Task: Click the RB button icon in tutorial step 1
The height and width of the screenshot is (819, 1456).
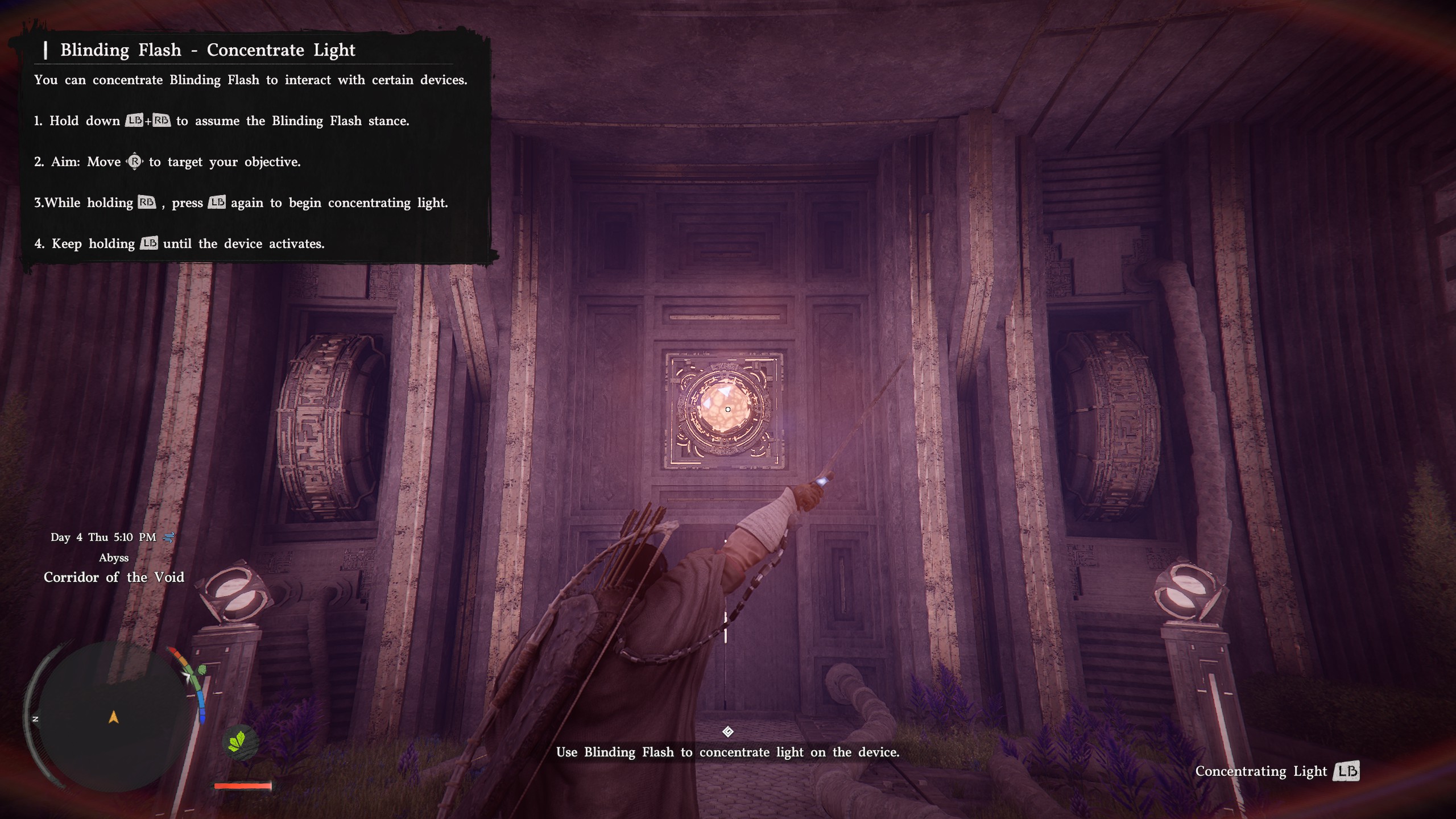Action: coord(162,121)
